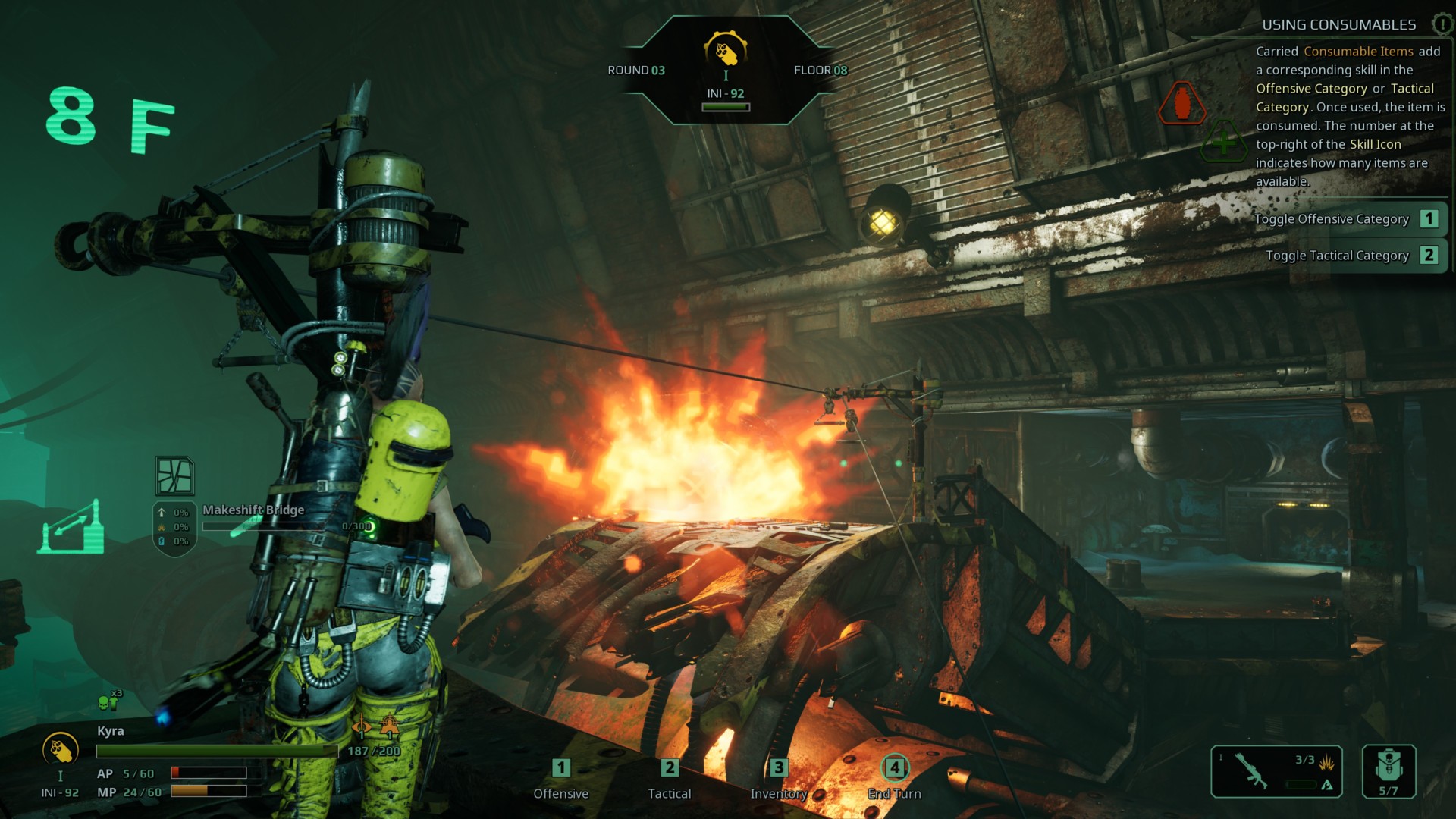
Task: Select the red grenade consumable icon
Action: point(1181,102)
